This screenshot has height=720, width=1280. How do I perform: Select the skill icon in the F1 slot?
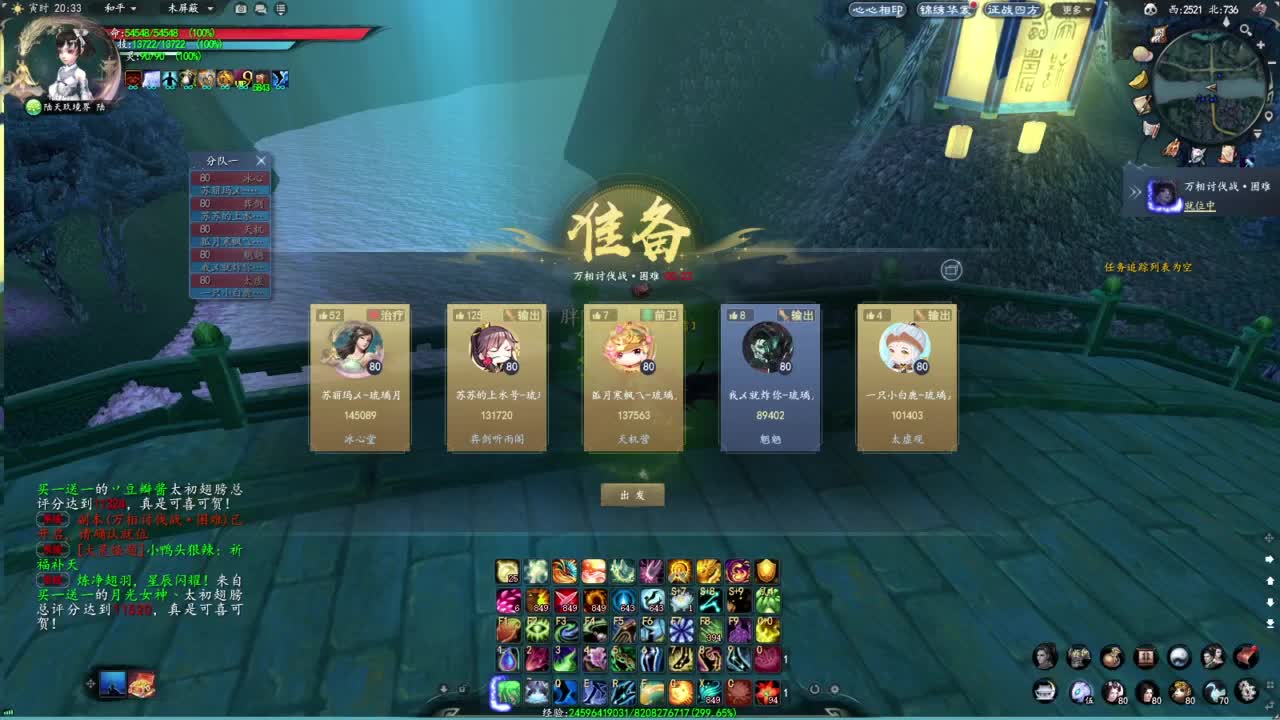[x=509, y=630]
